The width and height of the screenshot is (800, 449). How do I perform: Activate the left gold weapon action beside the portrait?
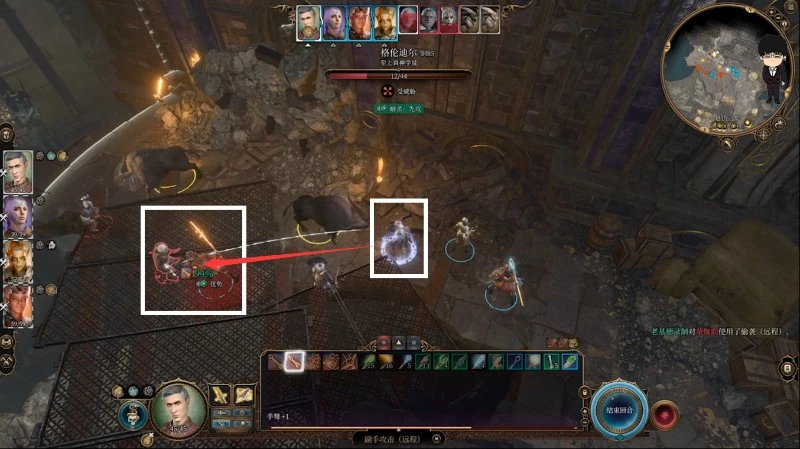(x=220, y=396)
